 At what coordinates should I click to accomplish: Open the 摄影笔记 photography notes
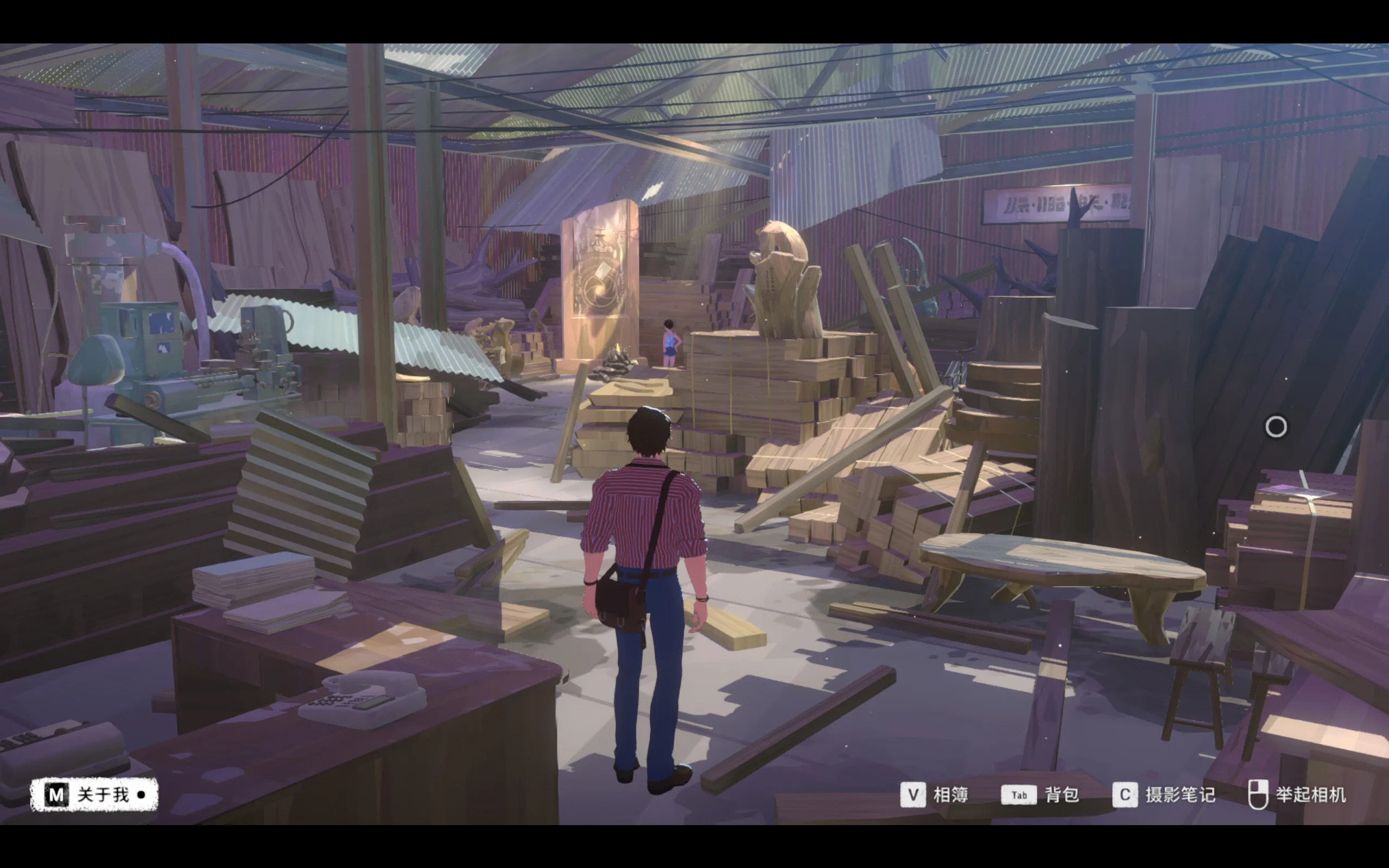tap(1164, 795)
